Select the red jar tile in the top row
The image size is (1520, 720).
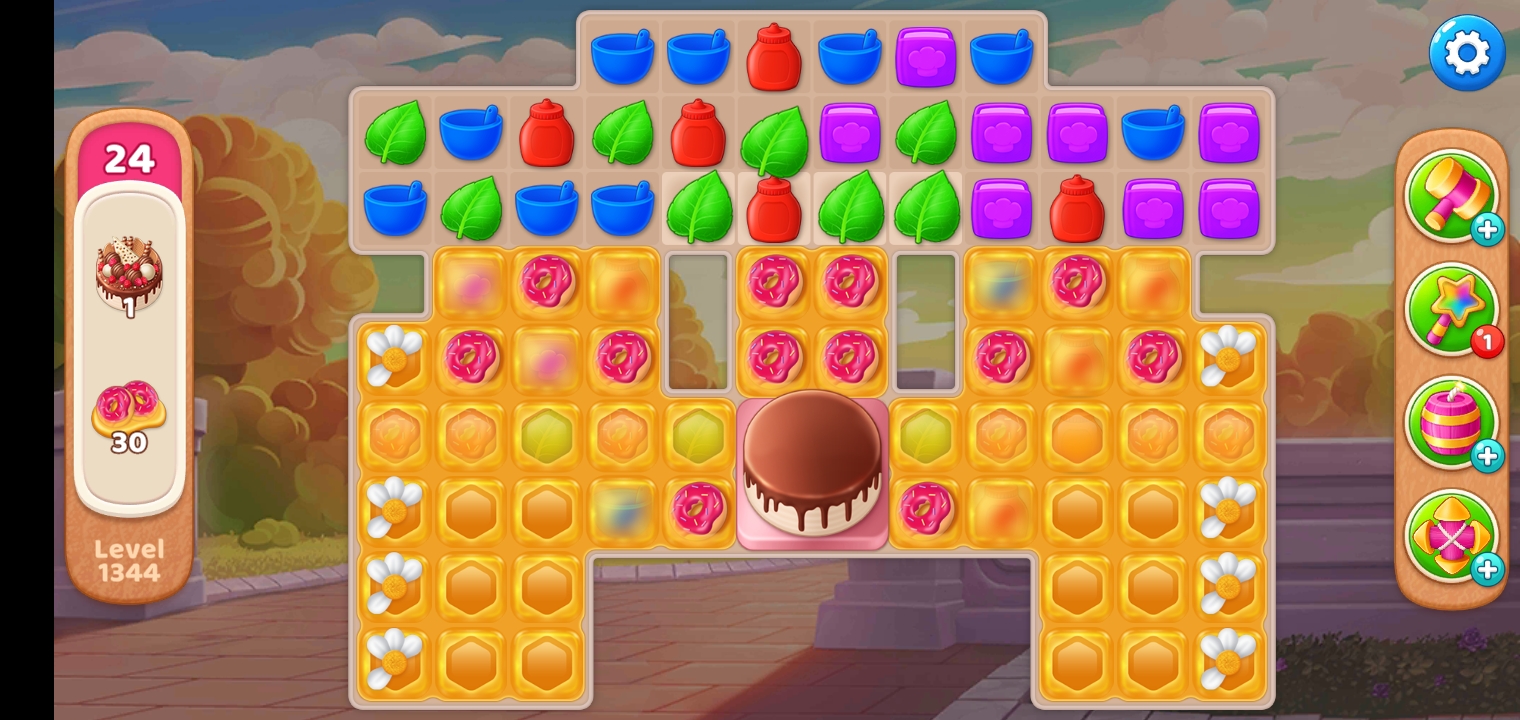(x=774, y=57)
